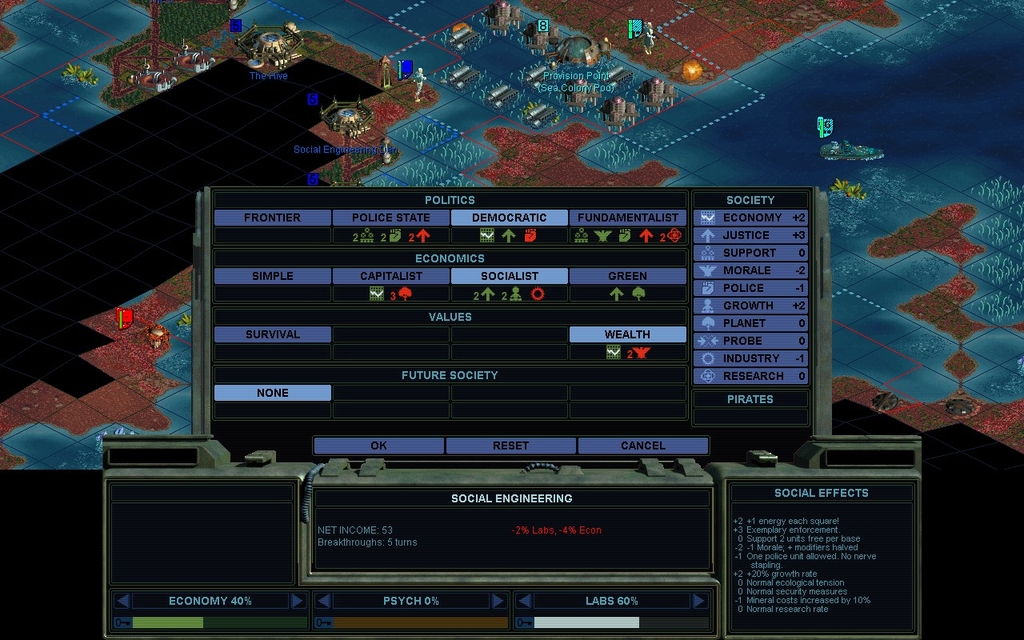The image size is (1024, 640).
Task: Click the RESET button
Action: click(510, 446)
